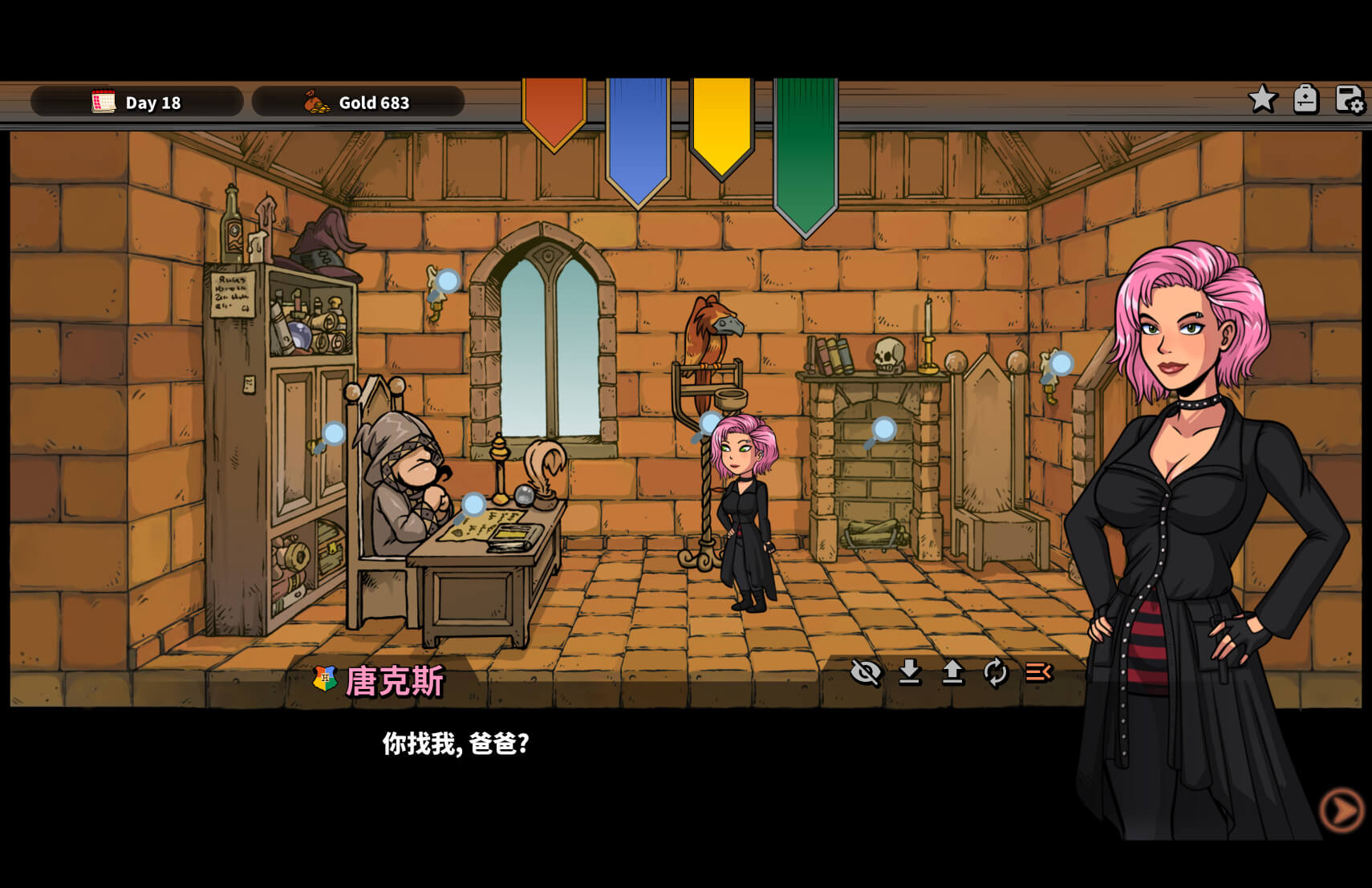Image resolution: width=1372 pixels, height=888 pixels.
Task: Examine the cupboard's magnifying glass marker
Action: [331, 436]
